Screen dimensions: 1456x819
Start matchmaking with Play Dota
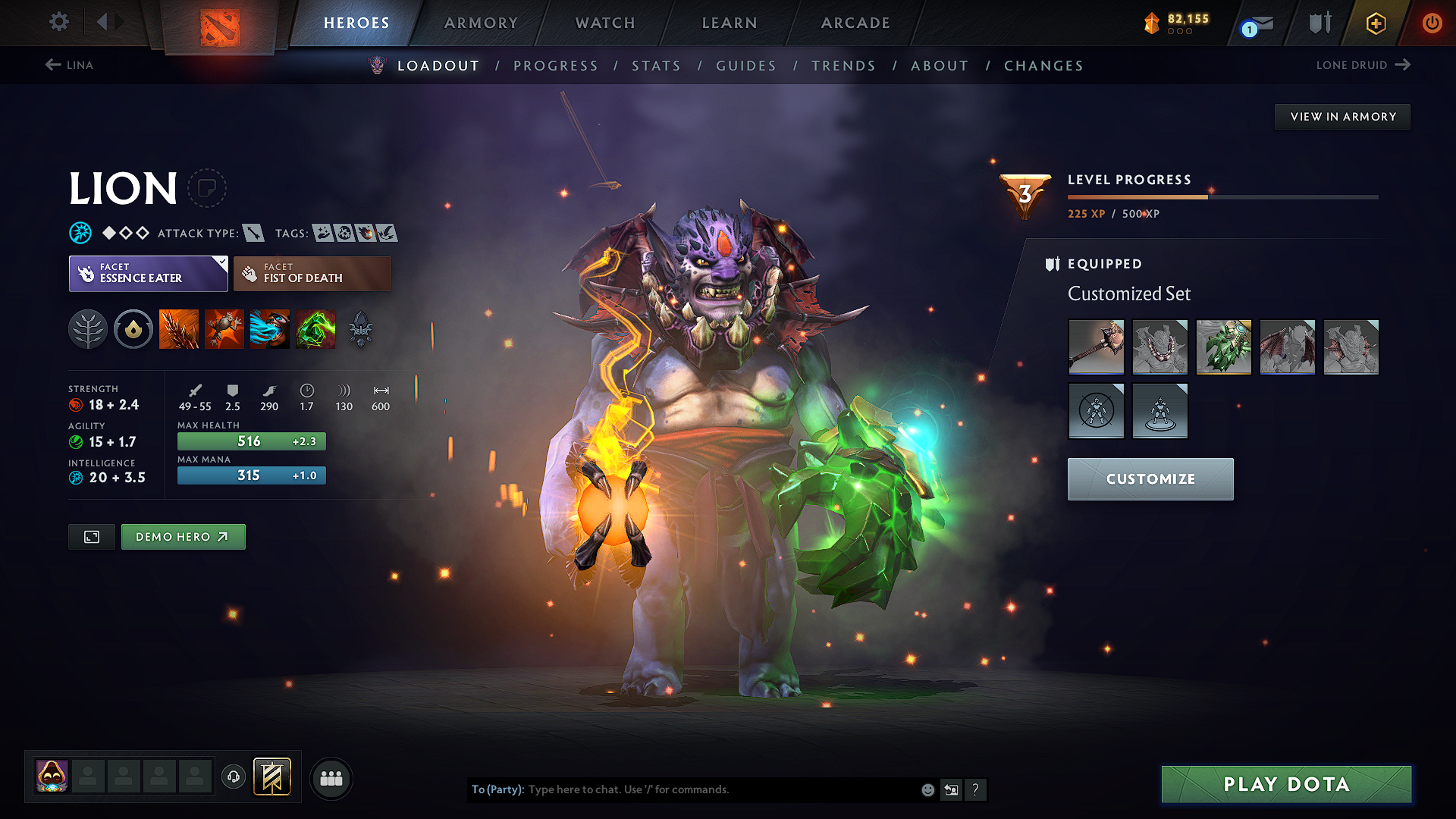click(x=1286, y=784)
